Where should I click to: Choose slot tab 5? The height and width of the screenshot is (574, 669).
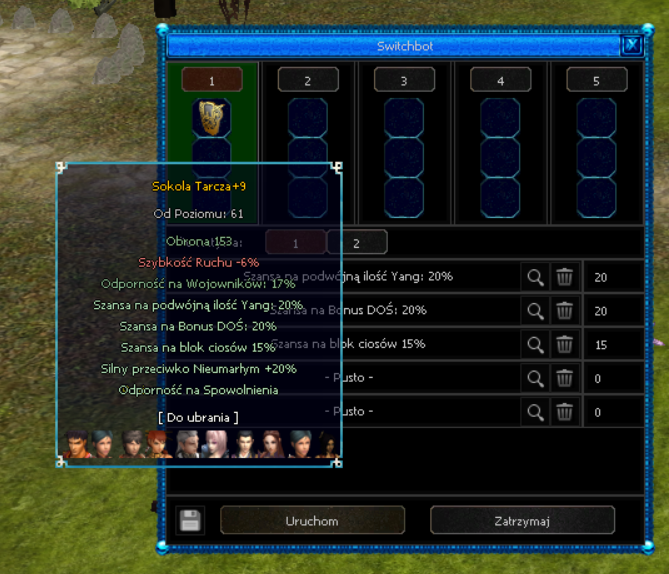[x=596, y=80]
